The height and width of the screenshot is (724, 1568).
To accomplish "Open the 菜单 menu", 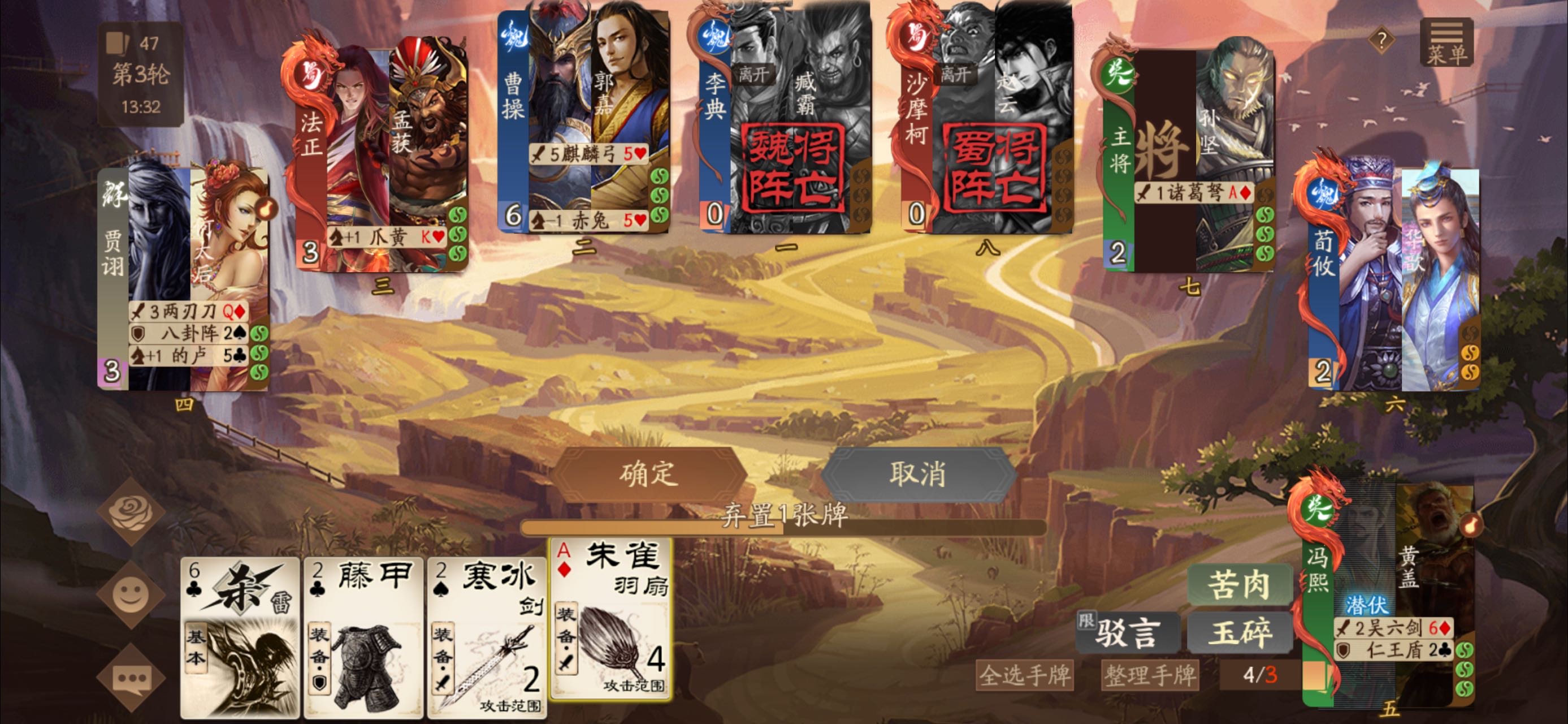I will [1446, 45].
